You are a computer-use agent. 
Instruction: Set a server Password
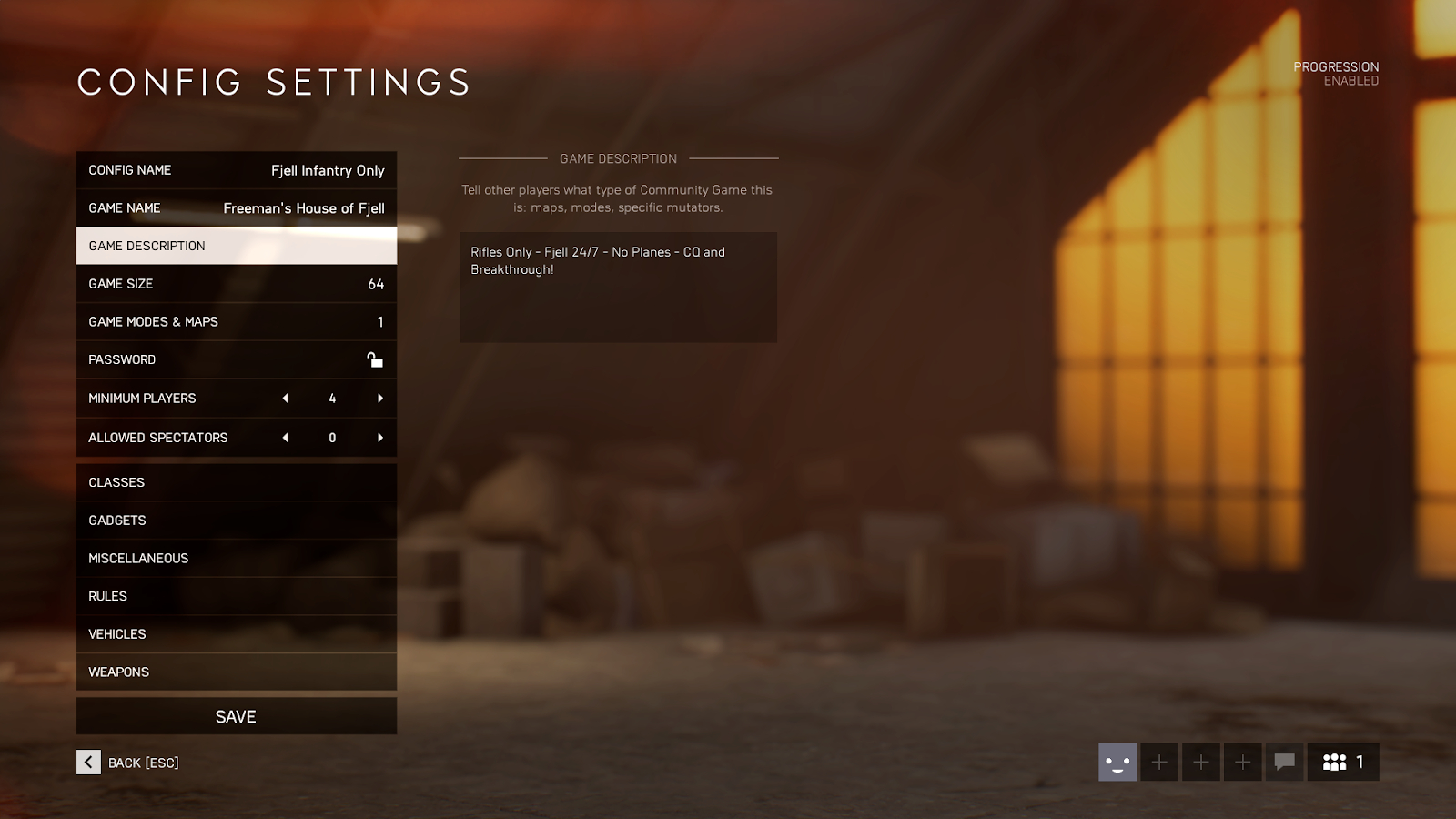pyautogui.click(x=236, y=359)
